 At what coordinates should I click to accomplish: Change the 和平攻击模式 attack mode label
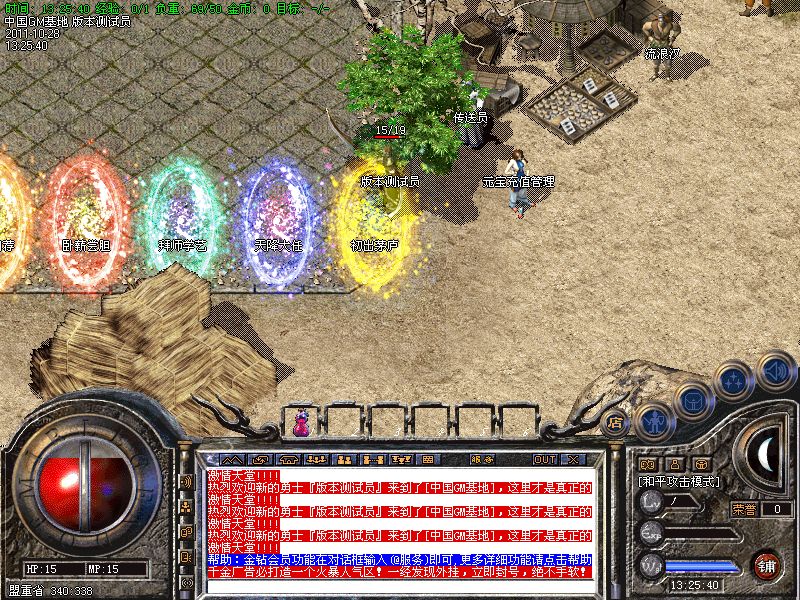680,481
